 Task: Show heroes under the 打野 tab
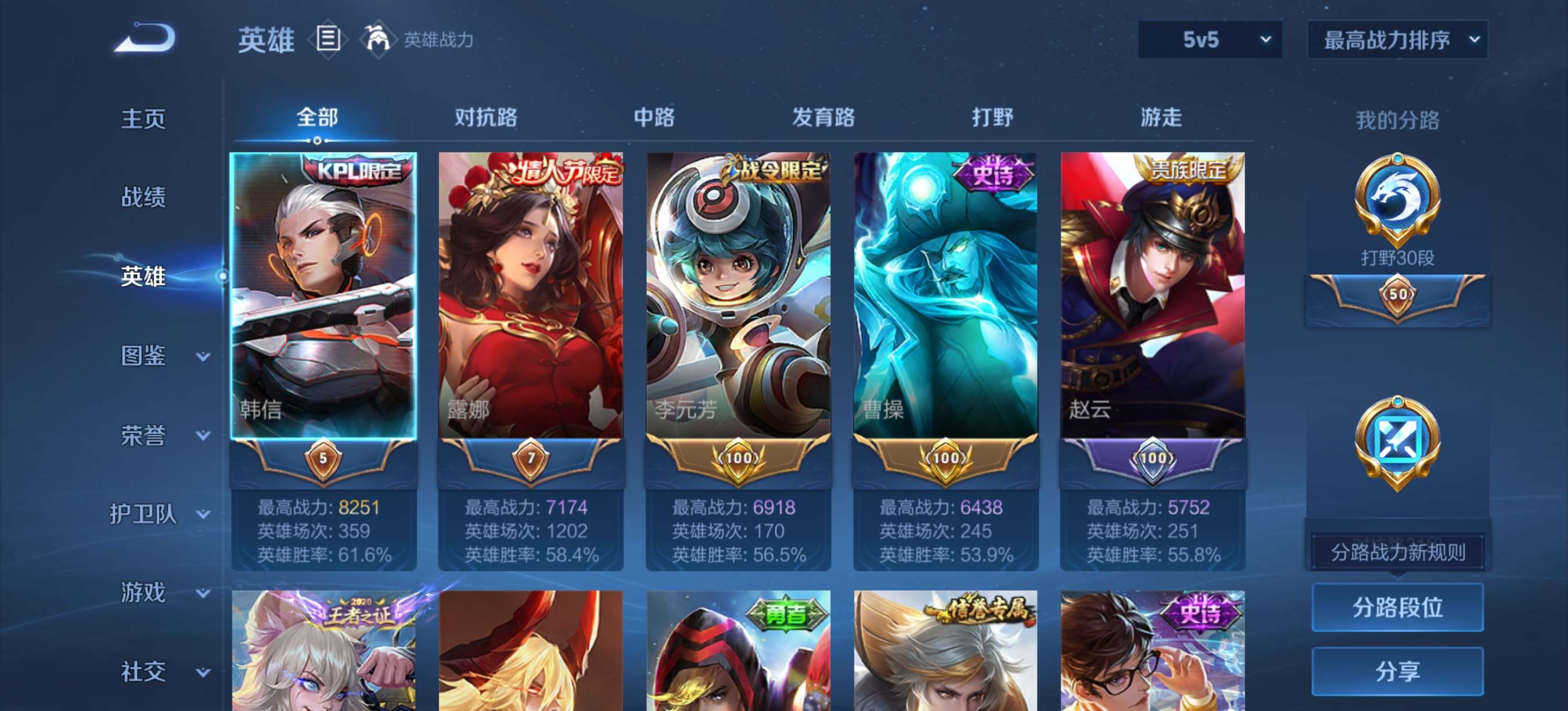(991, 117)
